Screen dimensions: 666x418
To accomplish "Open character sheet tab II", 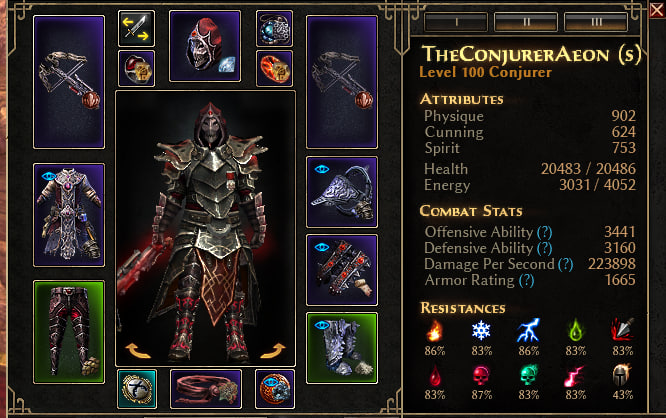I will [526, 20].
